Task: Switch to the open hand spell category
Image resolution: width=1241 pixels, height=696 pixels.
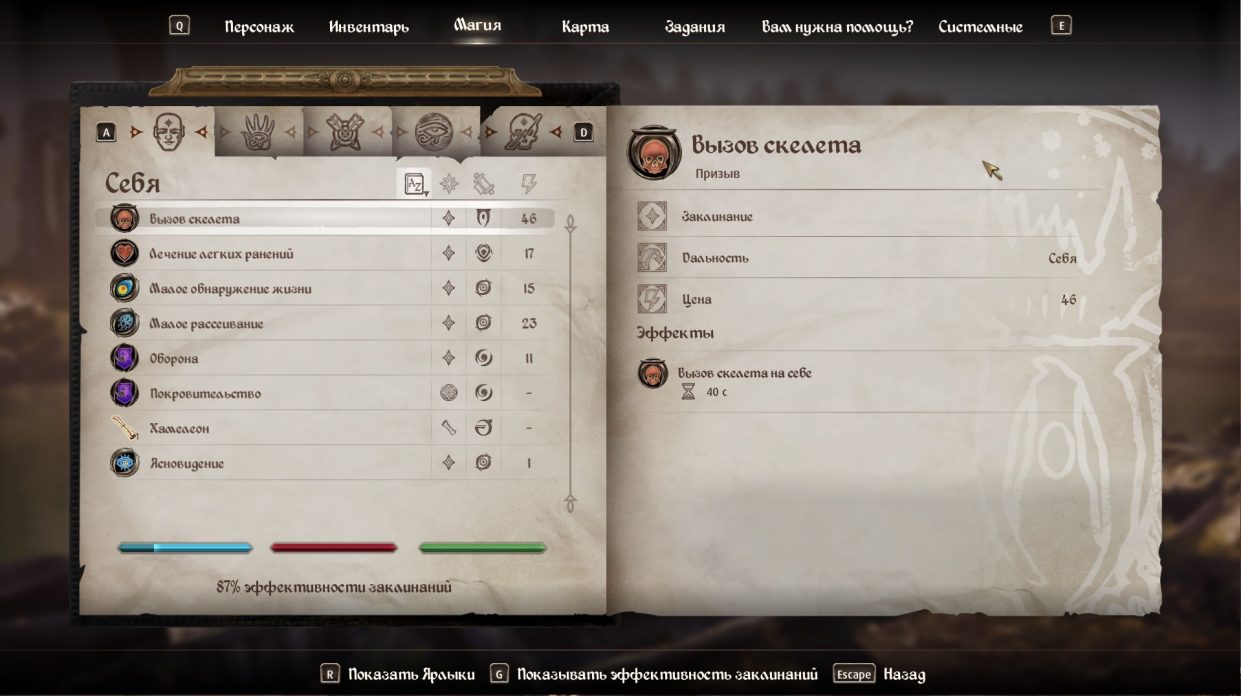Action: [258, 132]
